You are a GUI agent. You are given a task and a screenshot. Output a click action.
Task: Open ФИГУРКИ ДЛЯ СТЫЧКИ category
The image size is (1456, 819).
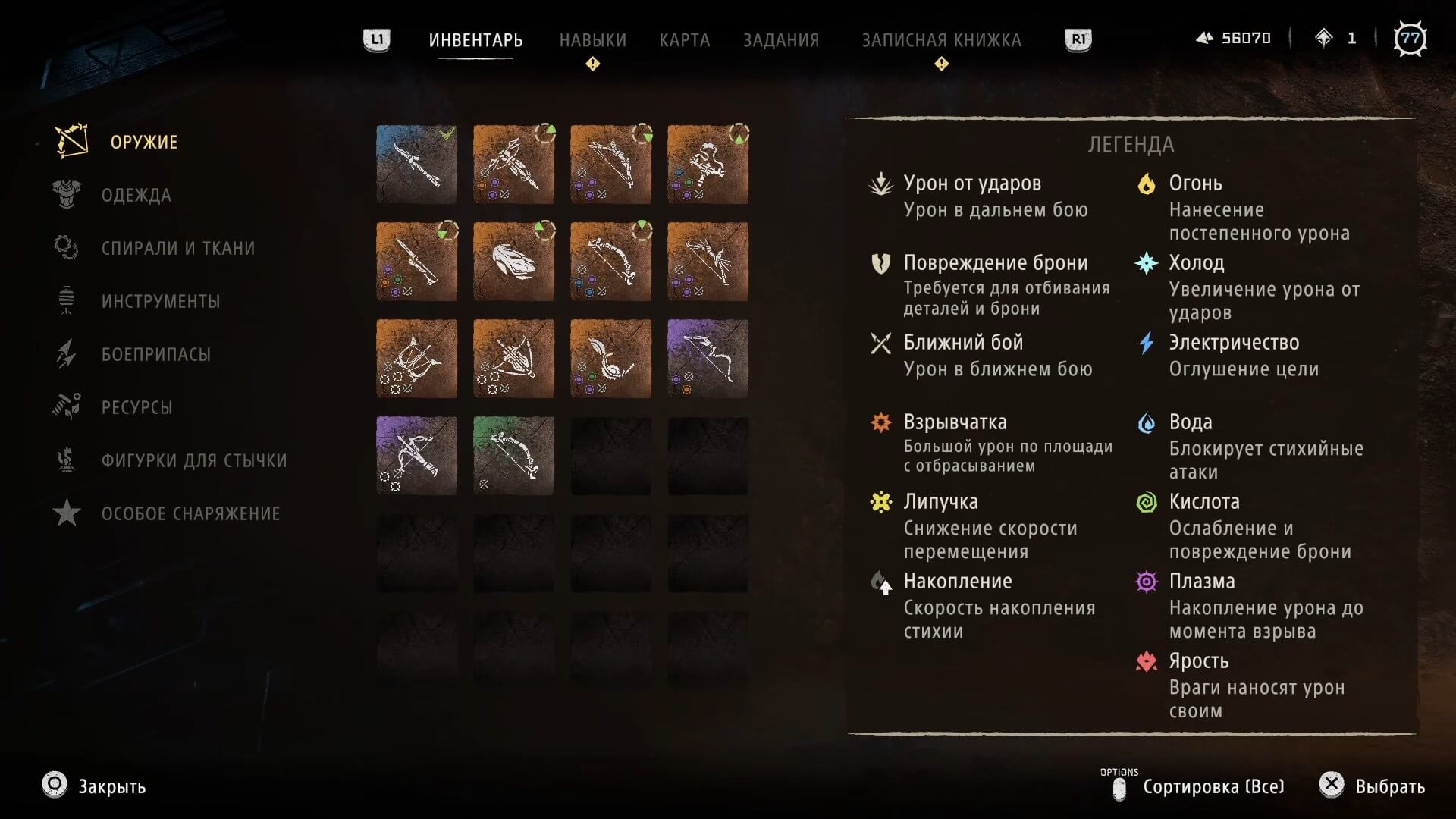(x=193, y=461)
